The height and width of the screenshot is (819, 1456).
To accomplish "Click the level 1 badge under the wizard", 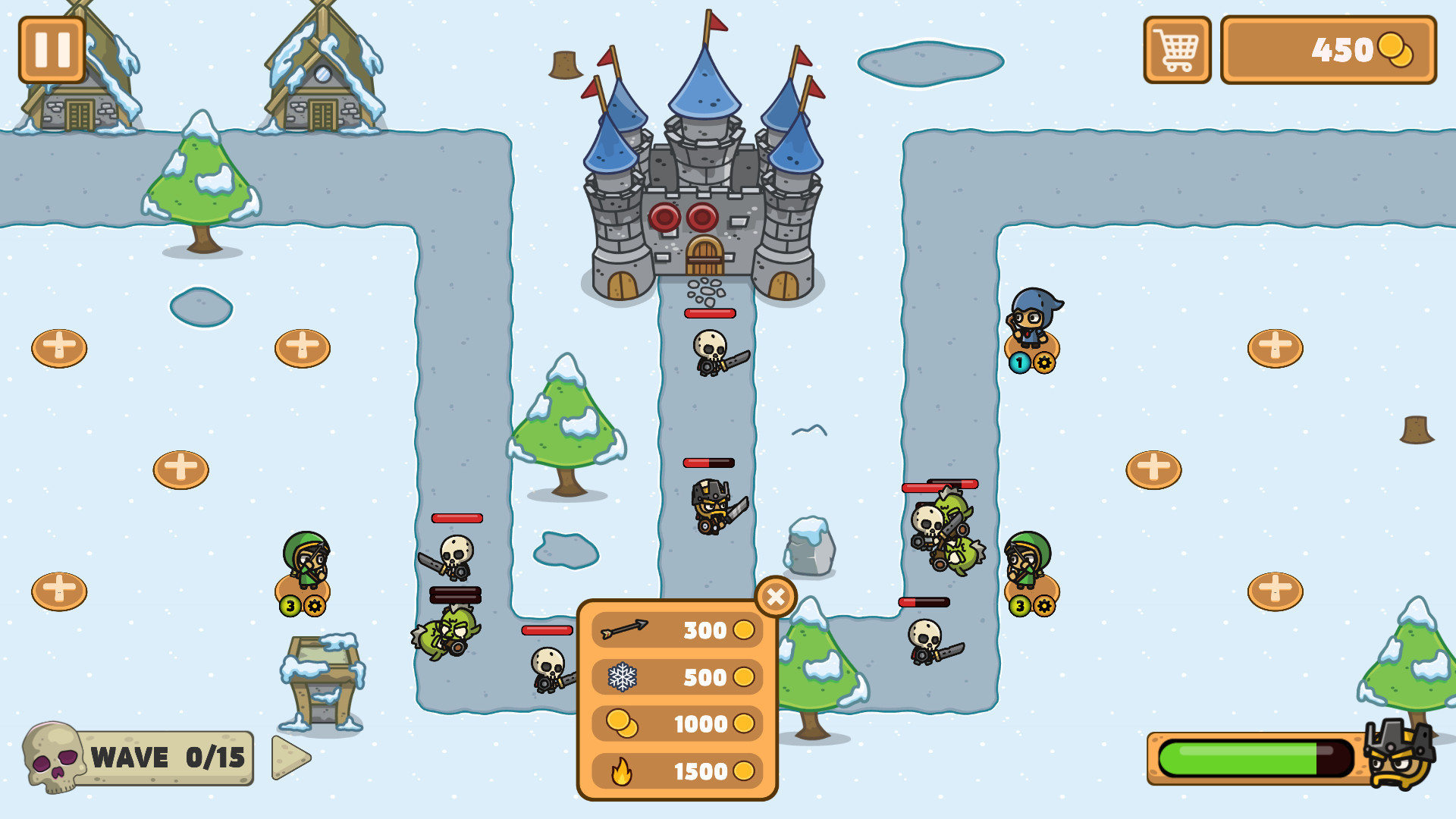I will [1019, 362].
